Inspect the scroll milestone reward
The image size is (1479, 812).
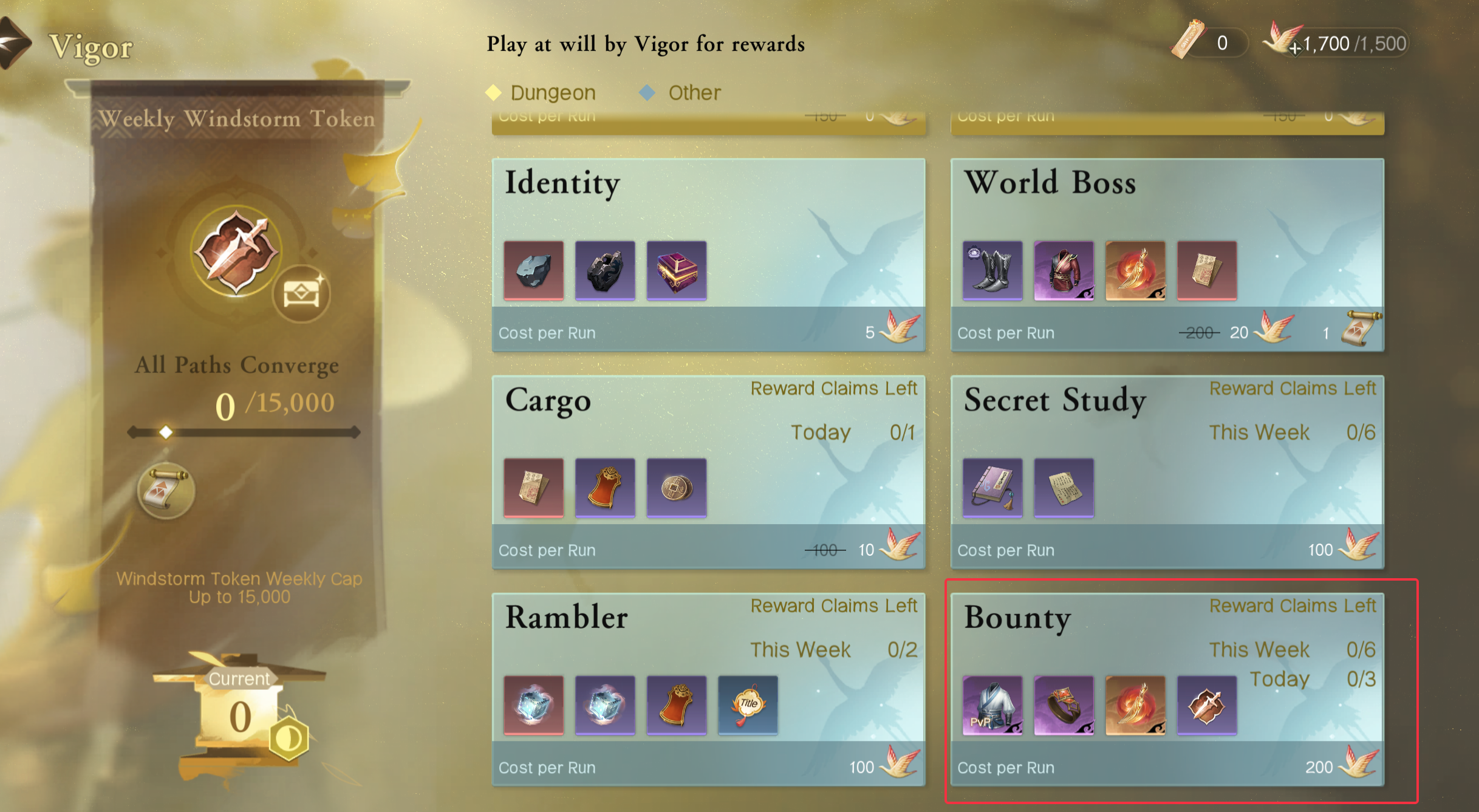(165, 490)
